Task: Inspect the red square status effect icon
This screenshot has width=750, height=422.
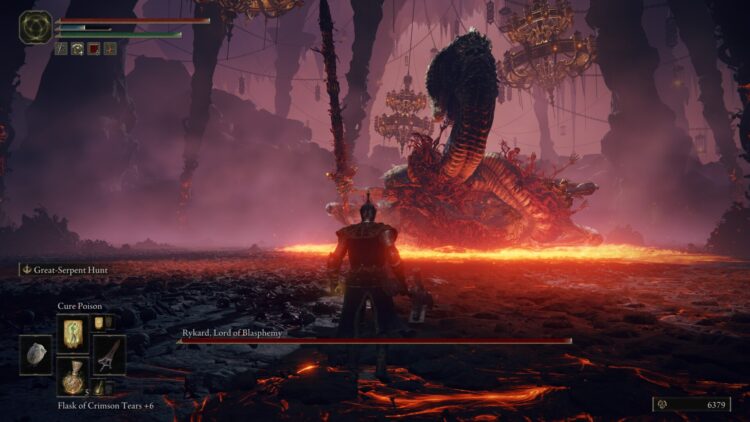Action: pyautogui.click(x=93, y=48)
